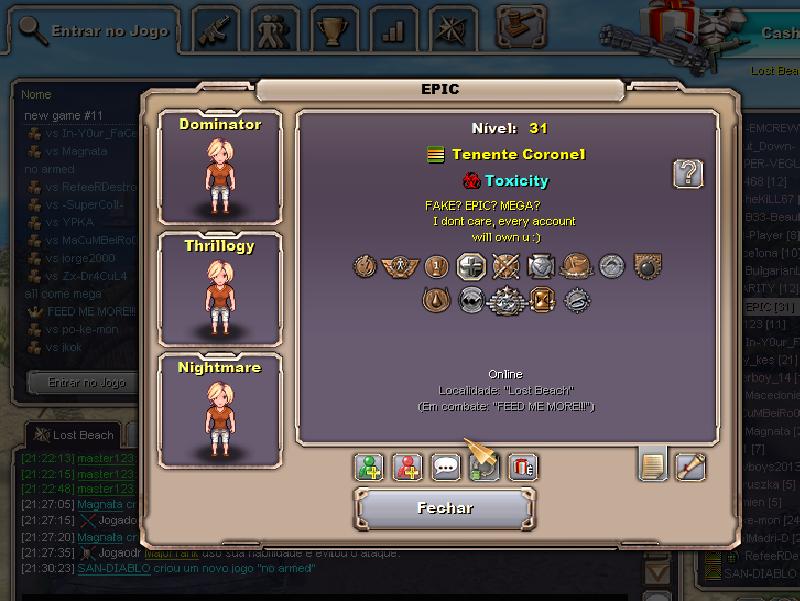
Task: Select the bronze medal with number one
Action: click(x=434, y=266)
